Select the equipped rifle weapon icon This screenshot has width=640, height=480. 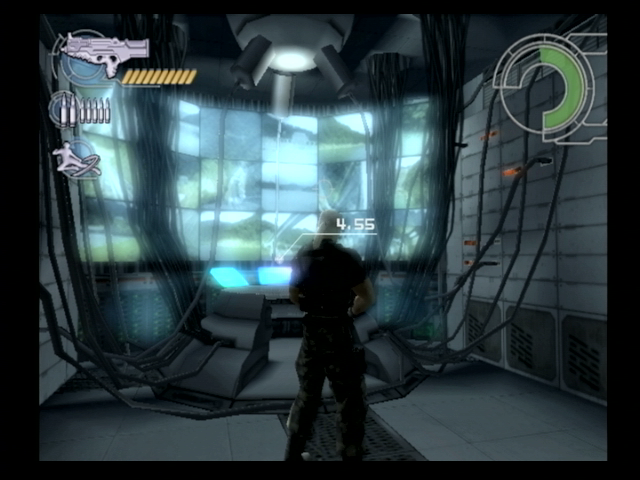(103, 49)
